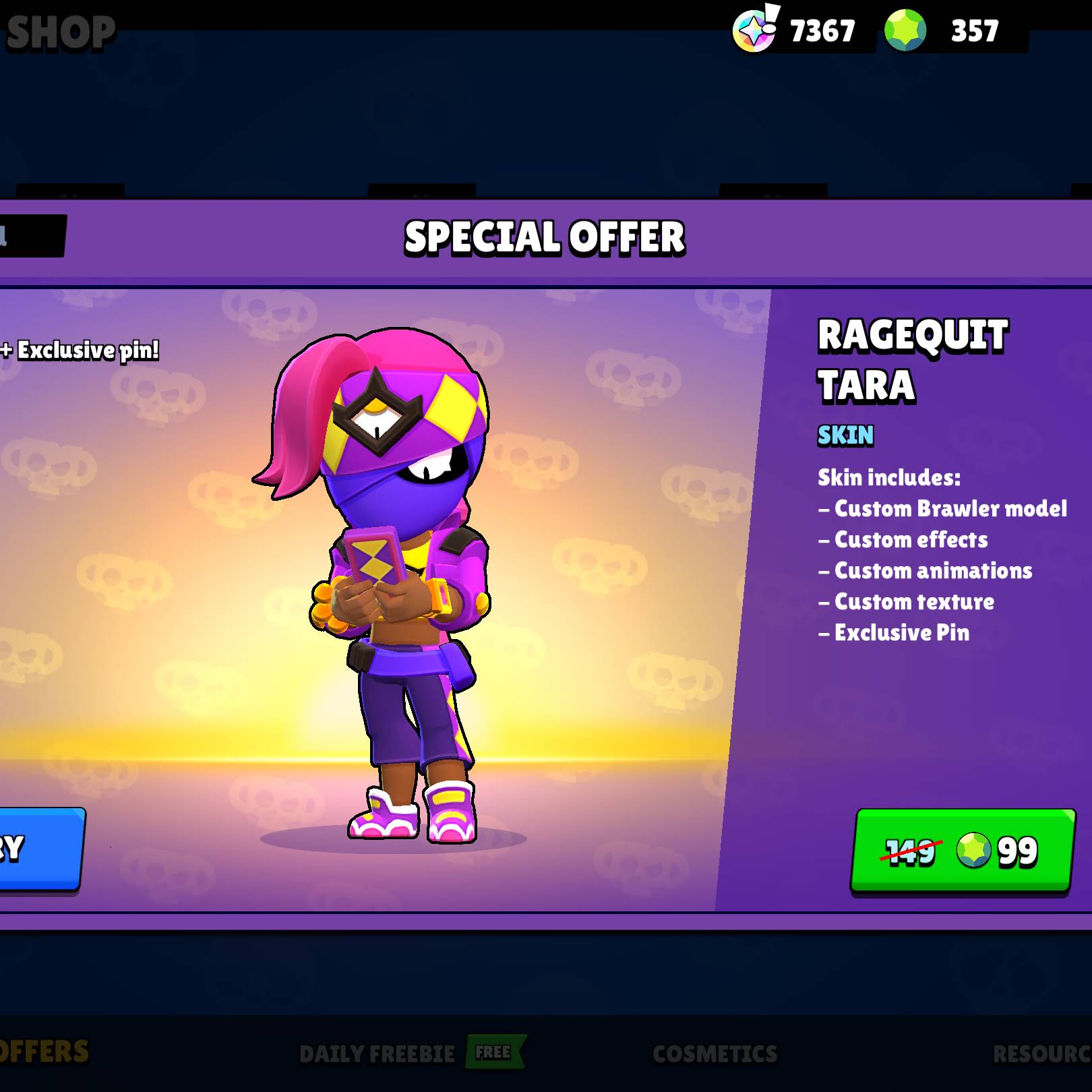Screen dimensions: 1092x1092
Task: Tap the rainbow Bling currency icon
Action: coord(755,31)
